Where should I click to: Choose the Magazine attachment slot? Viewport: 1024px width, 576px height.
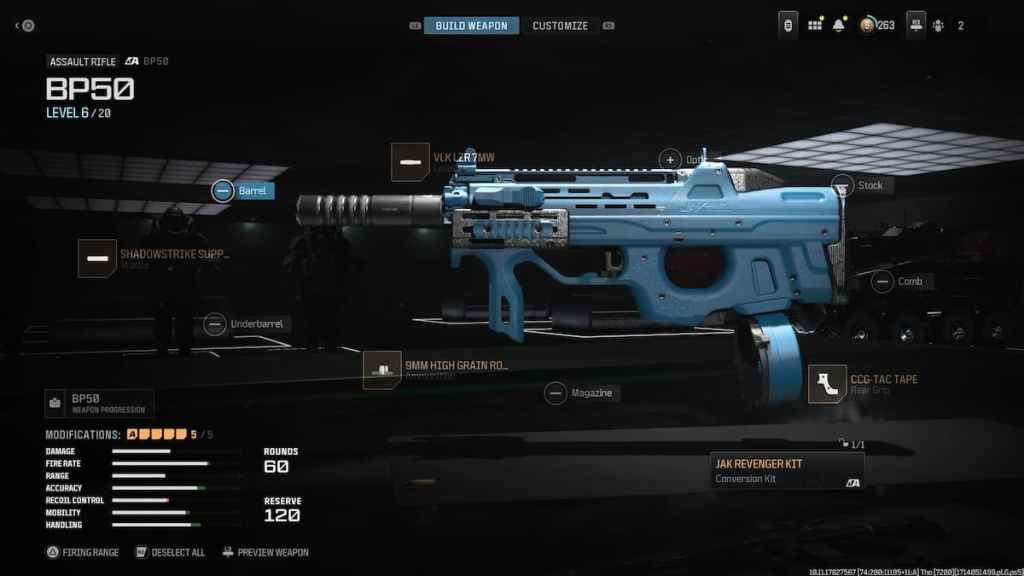point(555,393)
